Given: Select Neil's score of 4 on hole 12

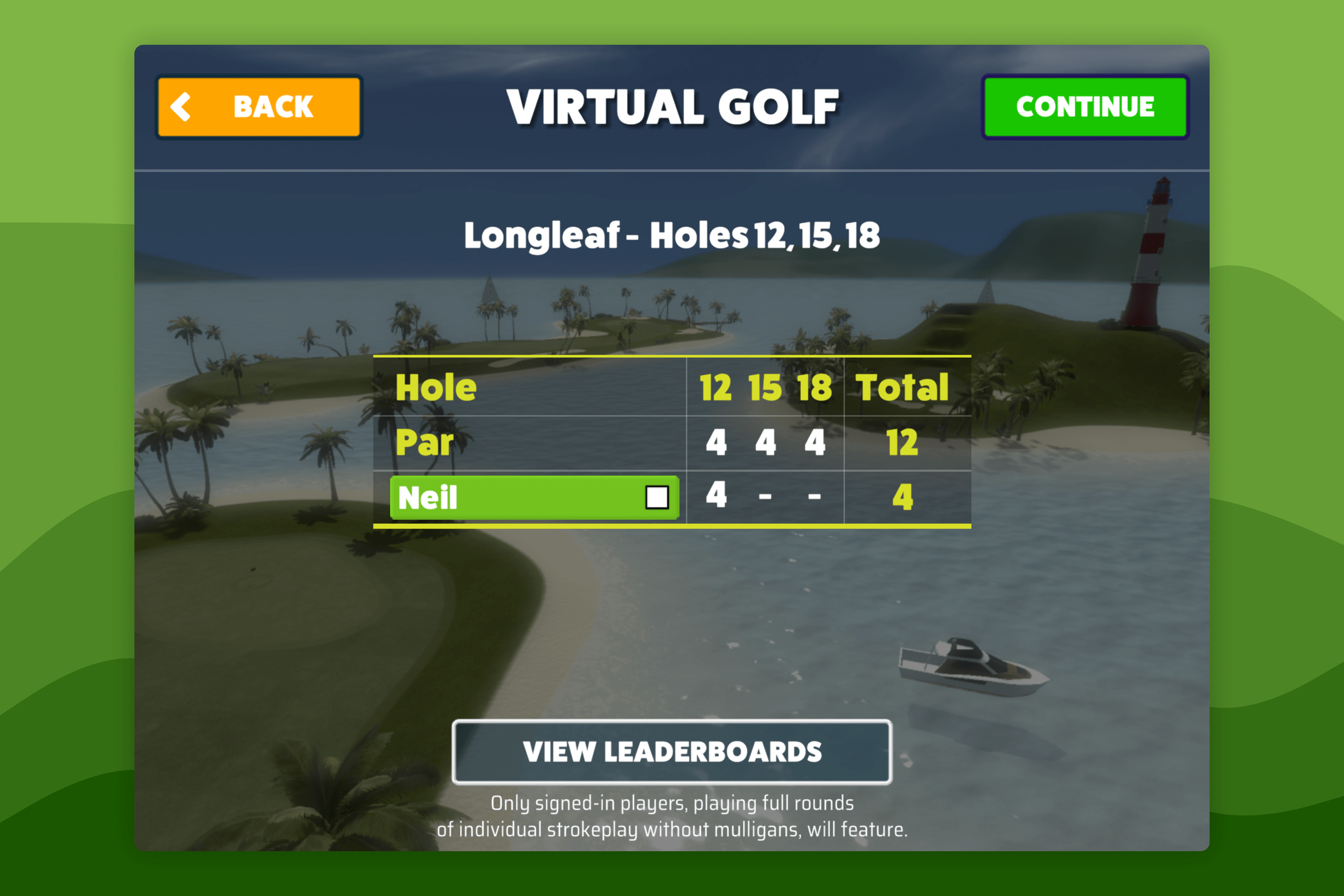Looking at the screenshot, I should (x=716, y=495).
